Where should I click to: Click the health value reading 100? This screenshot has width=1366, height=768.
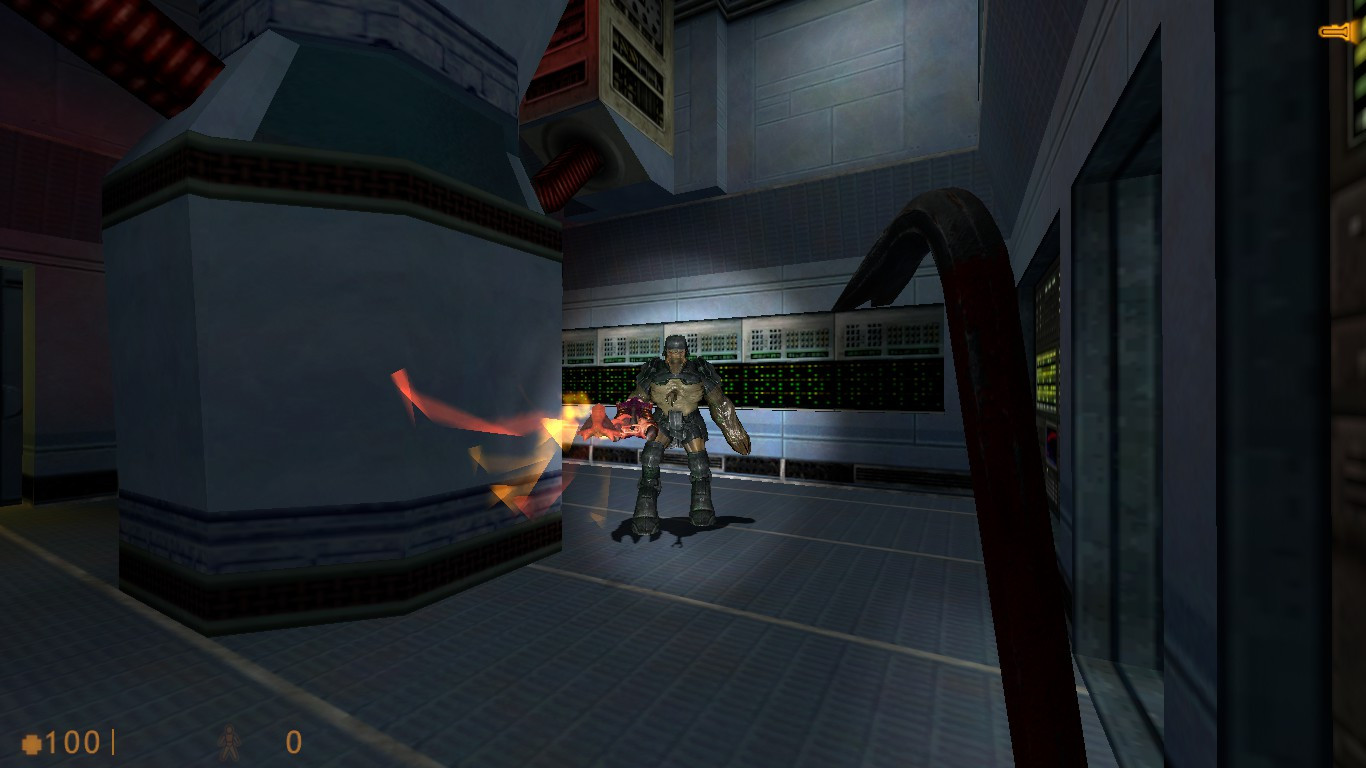tap(75, 742)
